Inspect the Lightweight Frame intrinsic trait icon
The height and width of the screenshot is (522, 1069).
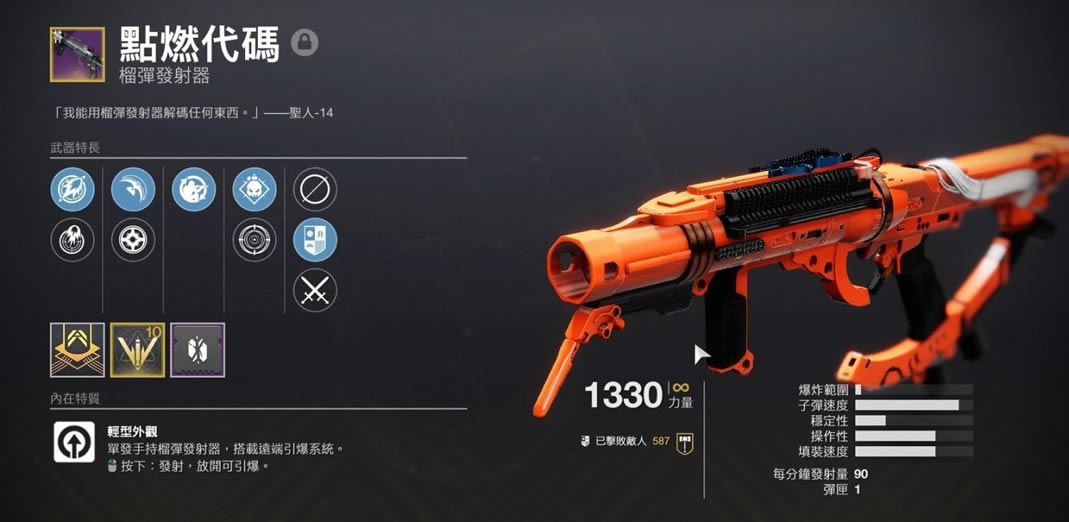(x=74, y=443)
